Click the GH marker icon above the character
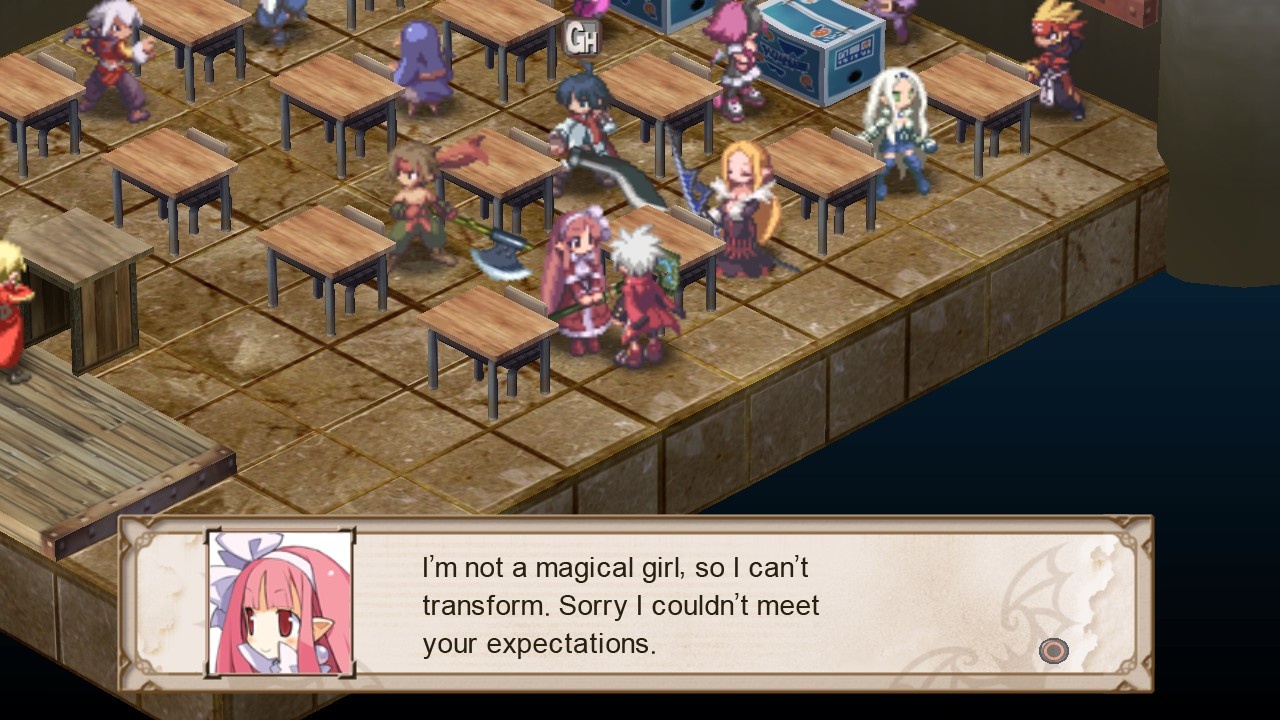The height and width of the screenshot is (720, 1280). click(x=583, y=39)
